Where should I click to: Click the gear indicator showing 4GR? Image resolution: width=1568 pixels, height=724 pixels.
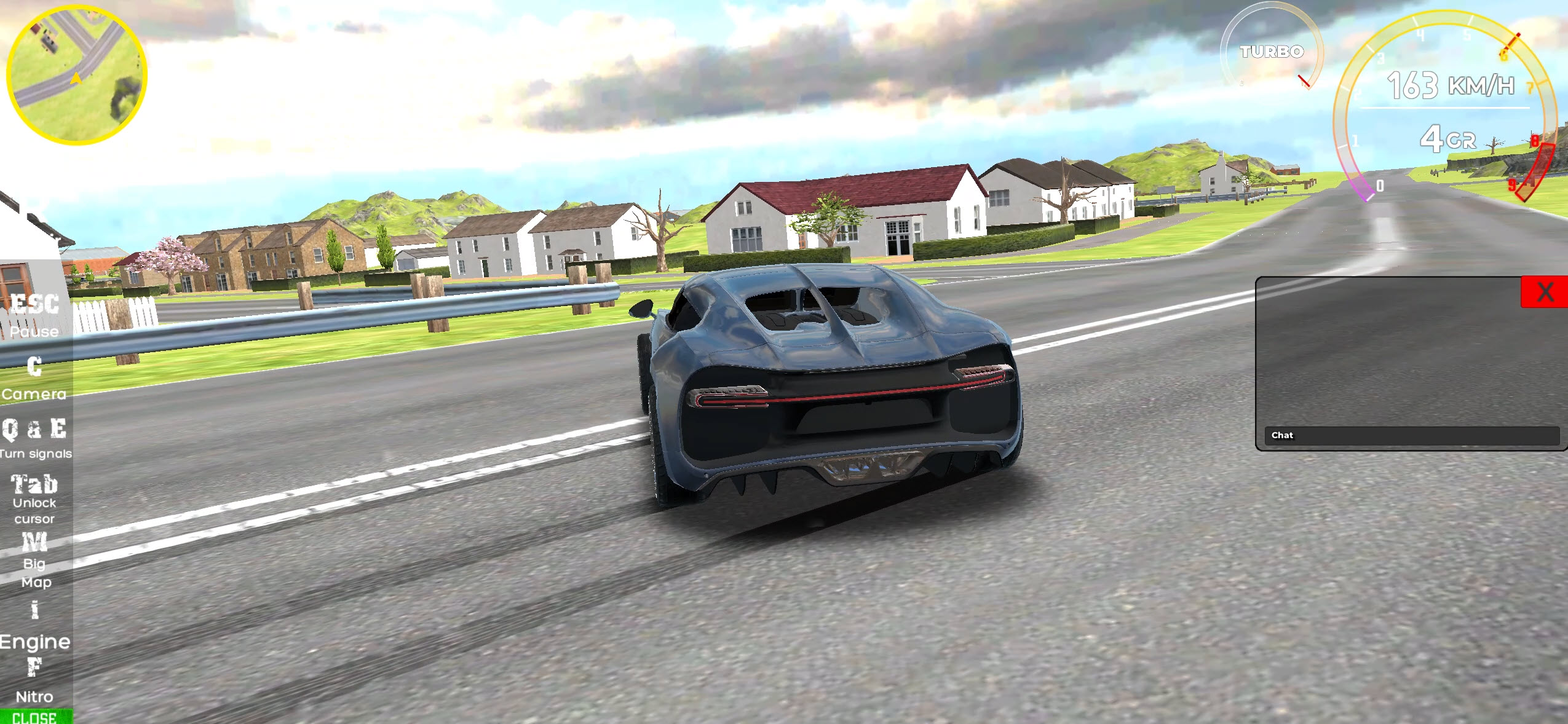(x=1448, y=140)
